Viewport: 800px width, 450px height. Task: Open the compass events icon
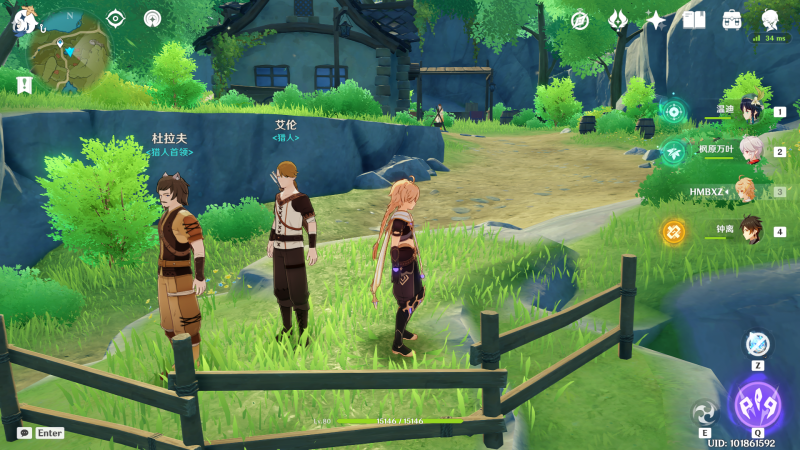tap(580, 20)
